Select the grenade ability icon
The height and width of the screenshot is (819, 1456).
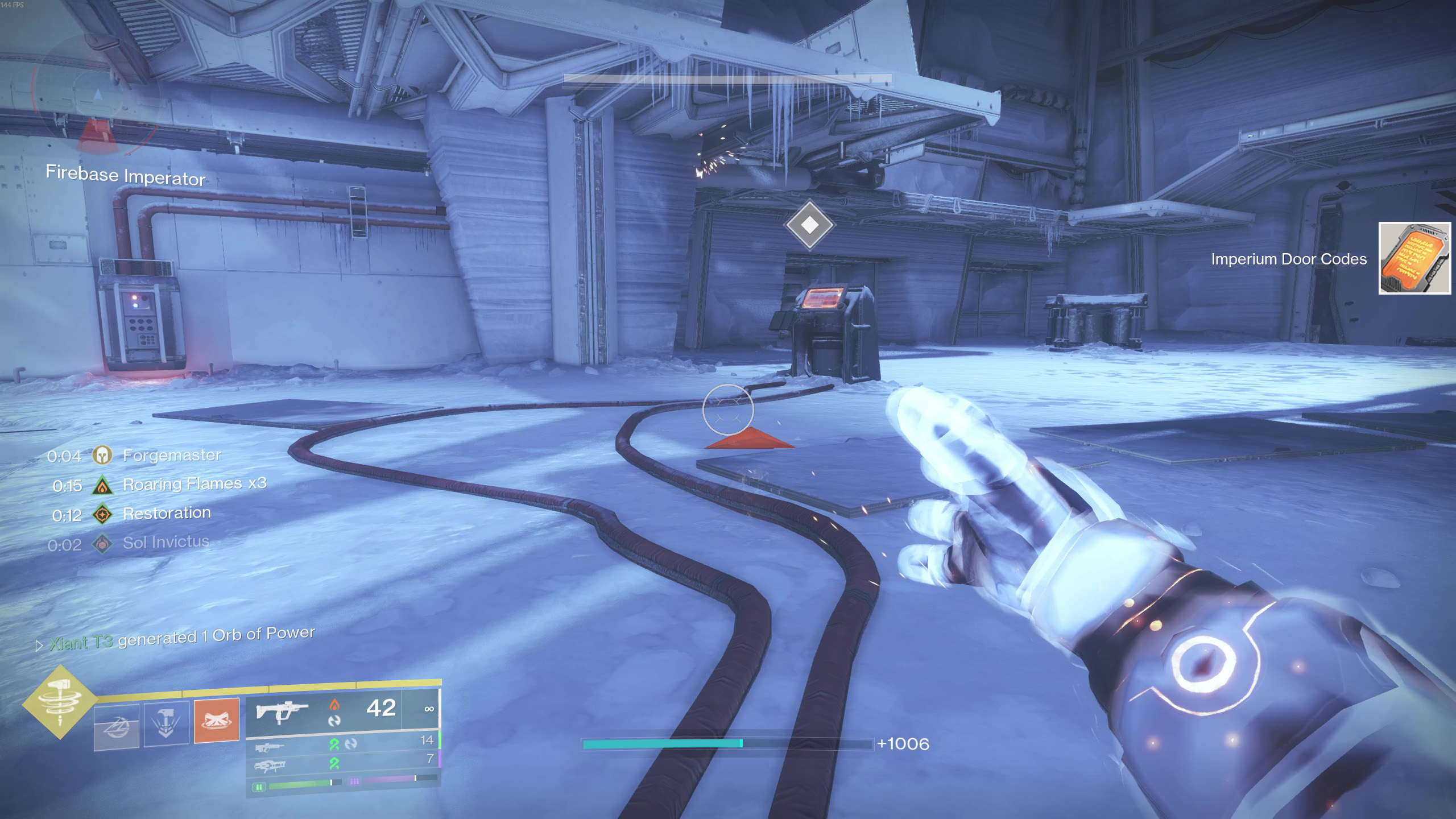coord(116,727)
